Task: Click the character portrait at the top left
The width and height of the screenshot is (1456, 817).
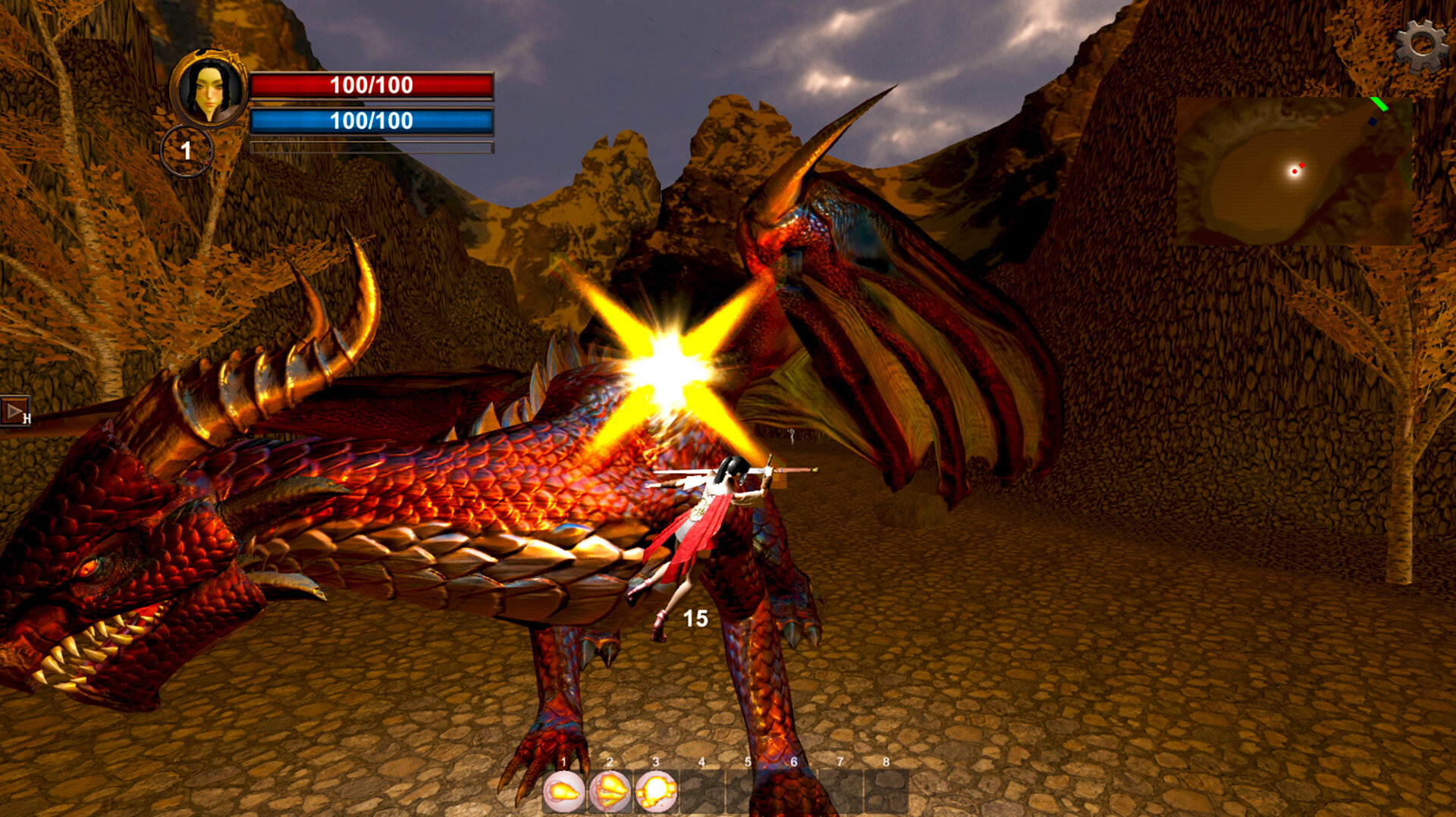Action: point(209,89)
